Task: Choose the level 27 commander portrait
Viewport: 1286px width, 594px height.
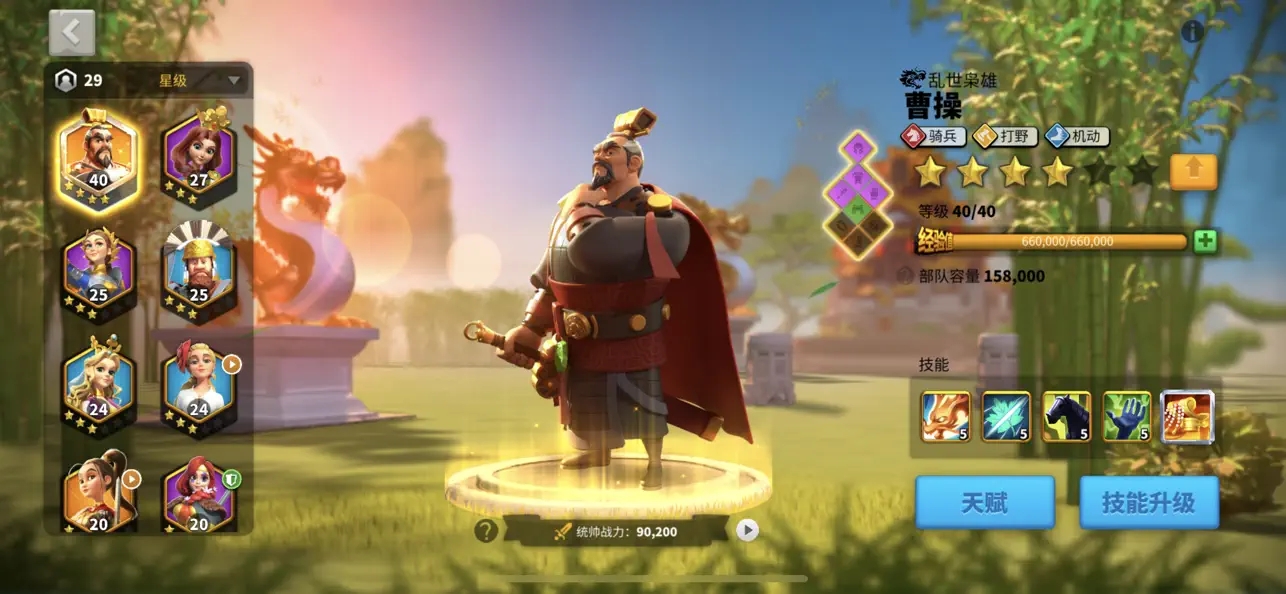Action: click(198, 155)
